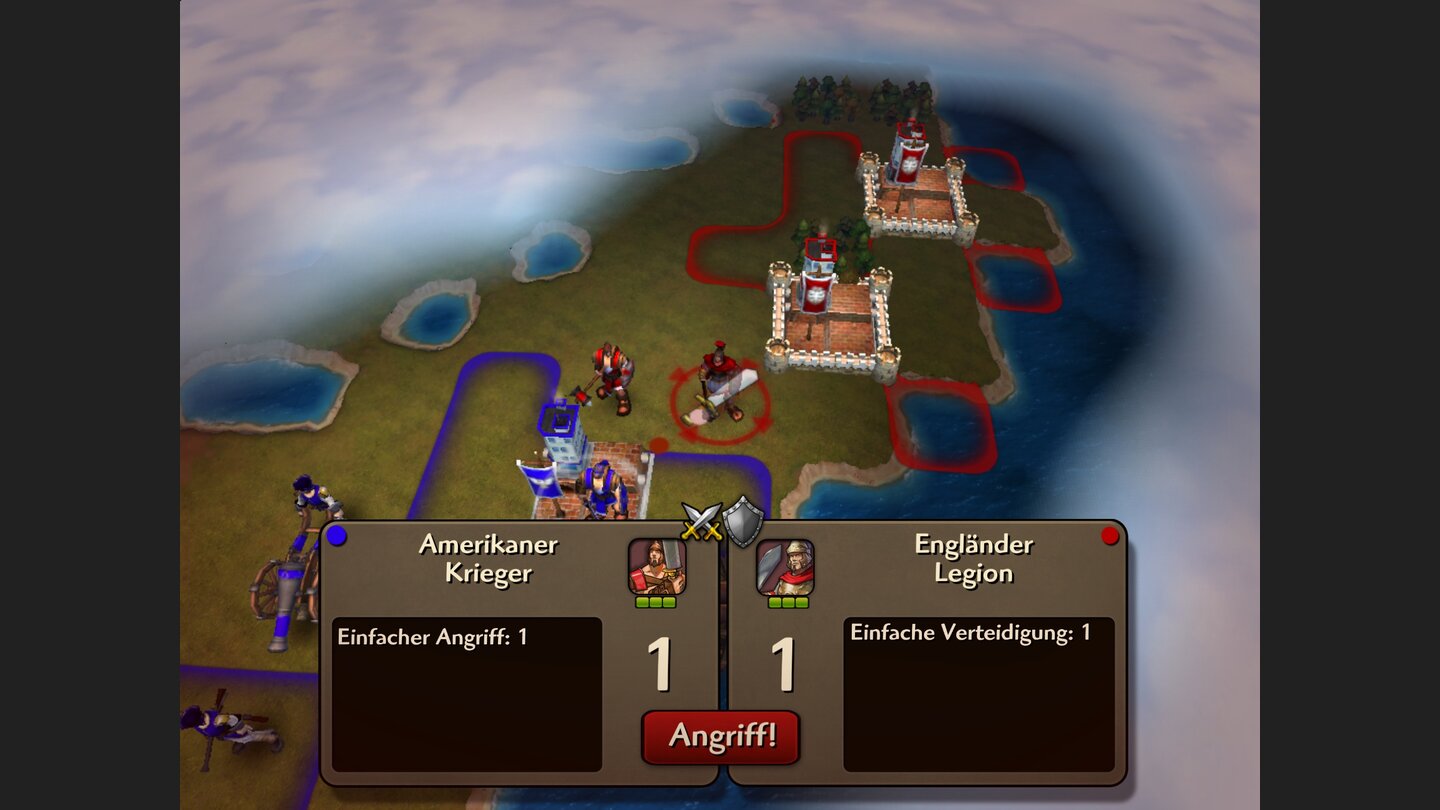Select the American Krieger unit portrait

(655, 567)
